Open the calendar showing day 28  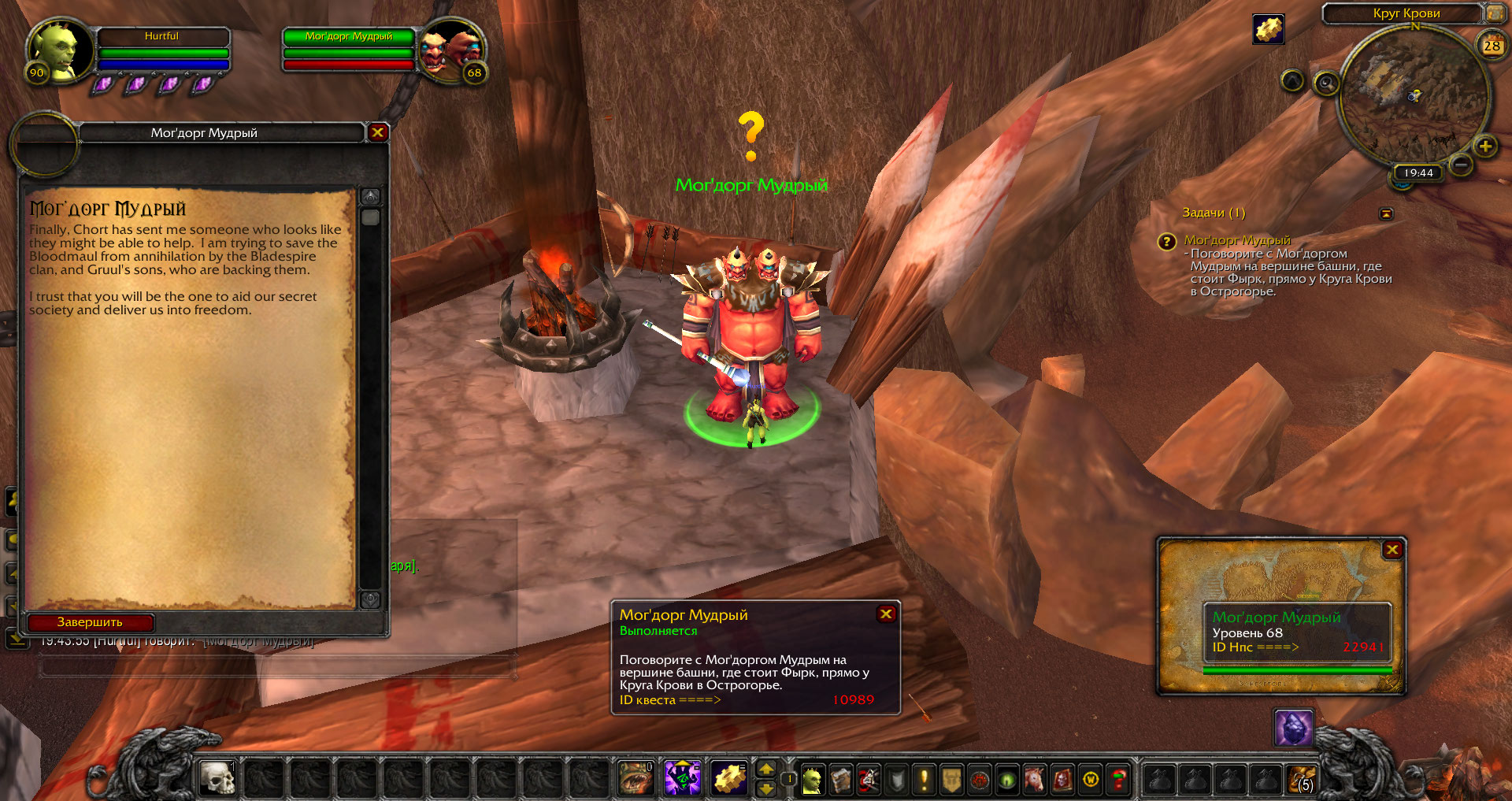(x=1492, y=45)
